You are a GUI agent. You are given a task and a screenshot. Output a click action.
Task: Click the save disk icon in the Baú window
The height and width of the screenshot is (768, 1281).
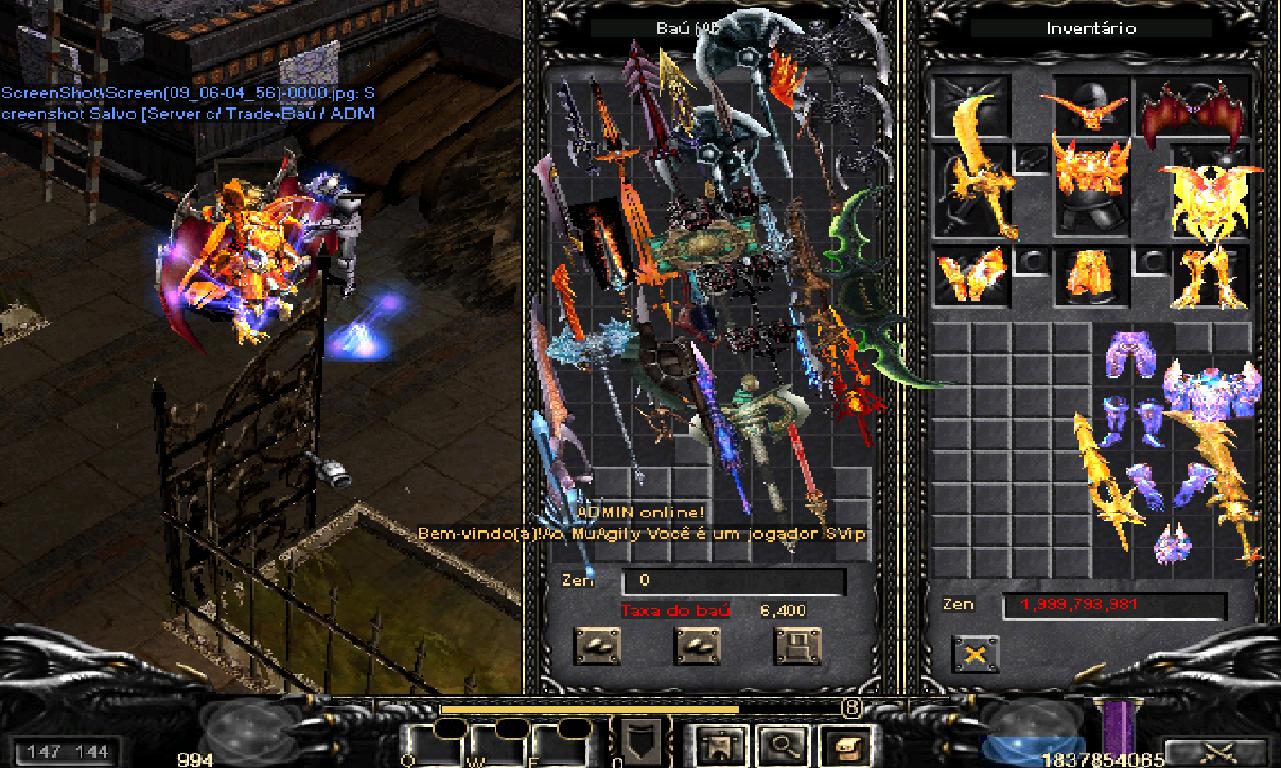tap(799, 645)
